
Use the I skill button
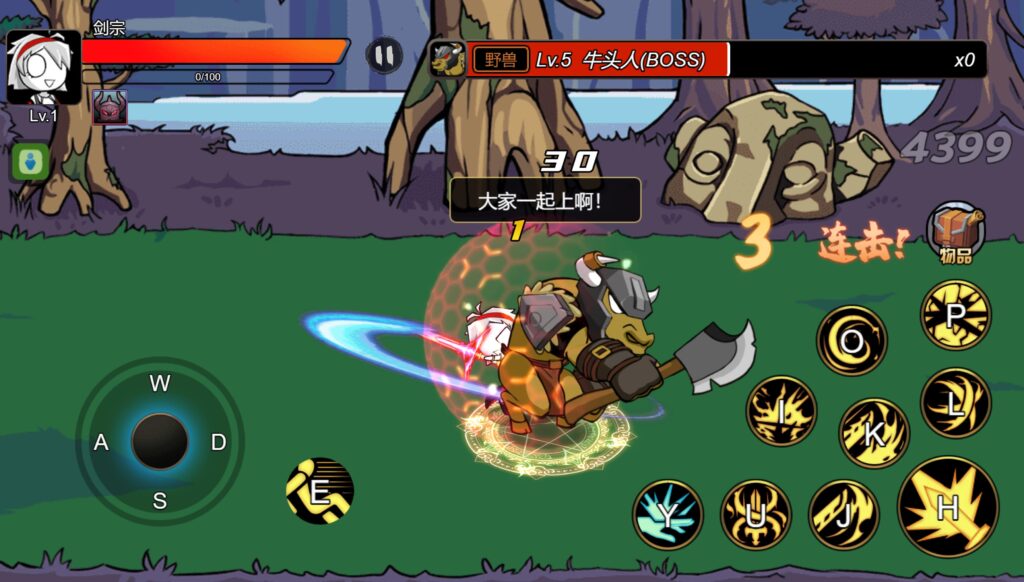tap(781, 410)
